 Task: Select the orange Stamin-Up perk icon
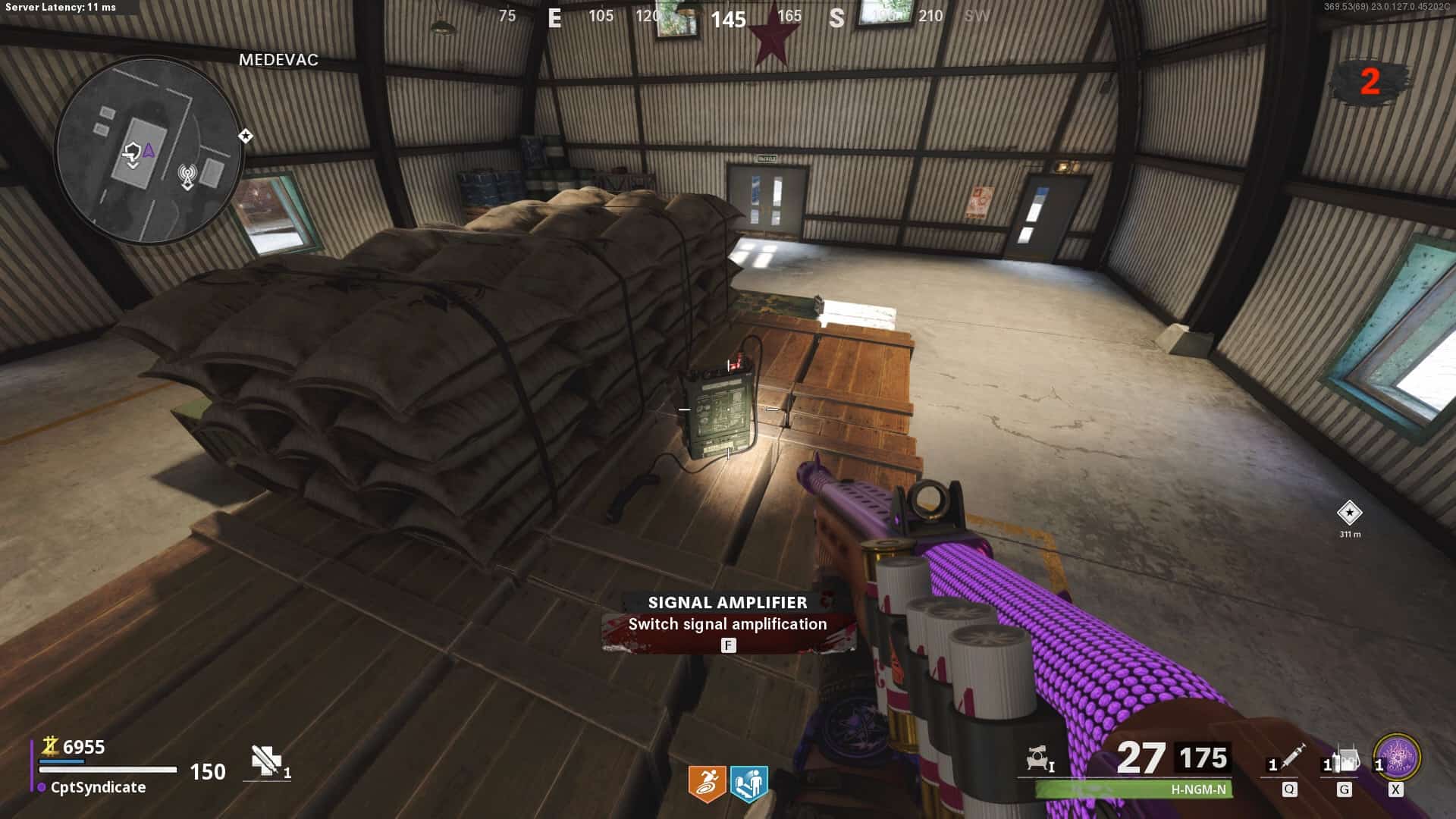point(706,783)
